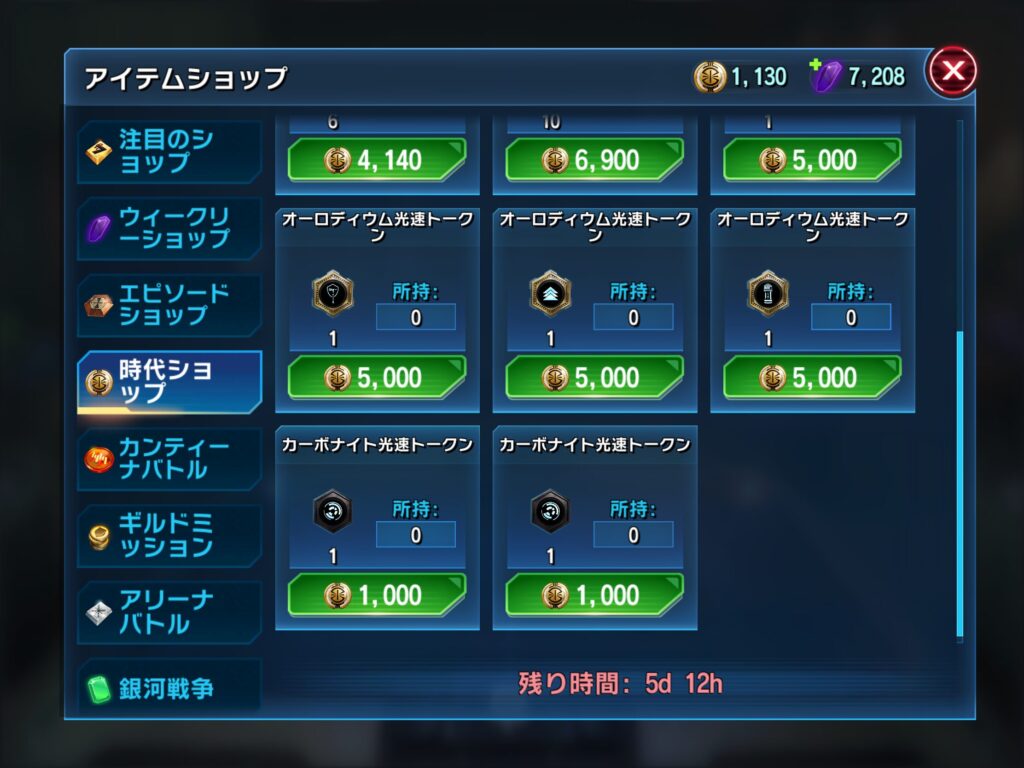Purchase the chevron-icon Aurodium token for 5,000
Viewport: 1024px width, 768px height.
pos(594,377)
